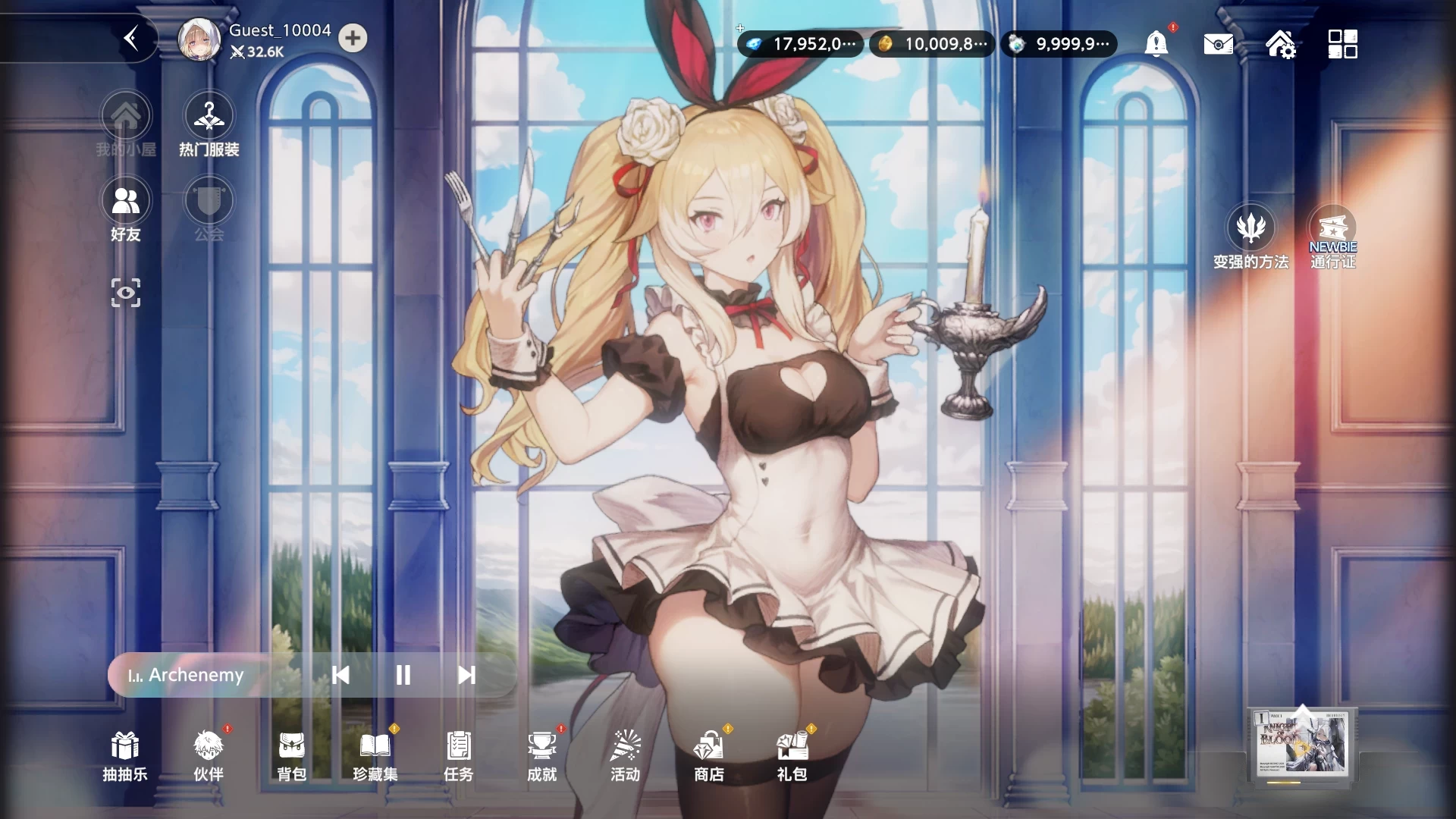The image size is (1456, 819).
Task: Click the plus button beside player name
Action: [x=353, y=39]
